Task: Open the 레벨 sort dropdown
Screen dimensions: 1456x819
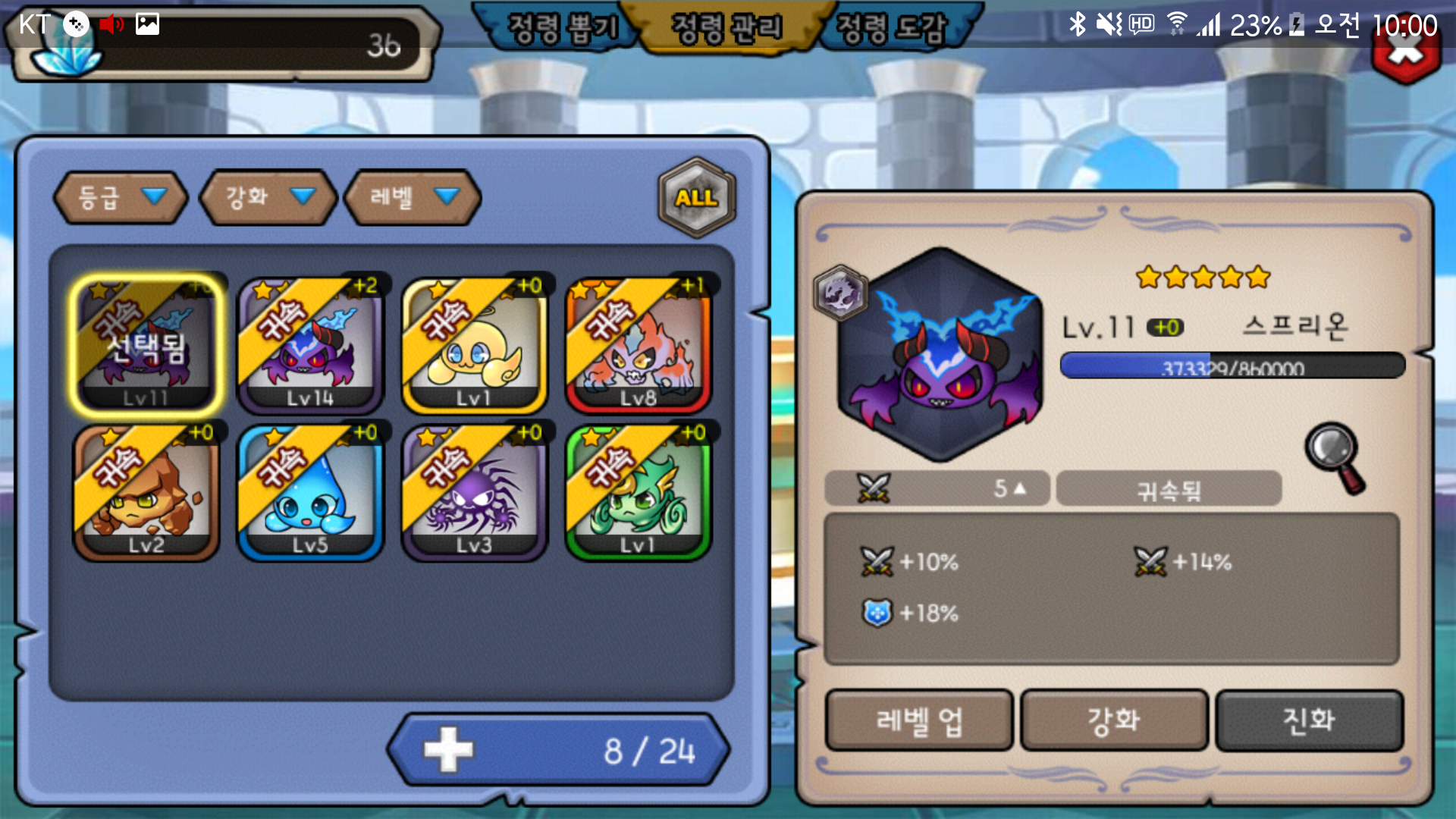Action: click(x=413, y=197)
